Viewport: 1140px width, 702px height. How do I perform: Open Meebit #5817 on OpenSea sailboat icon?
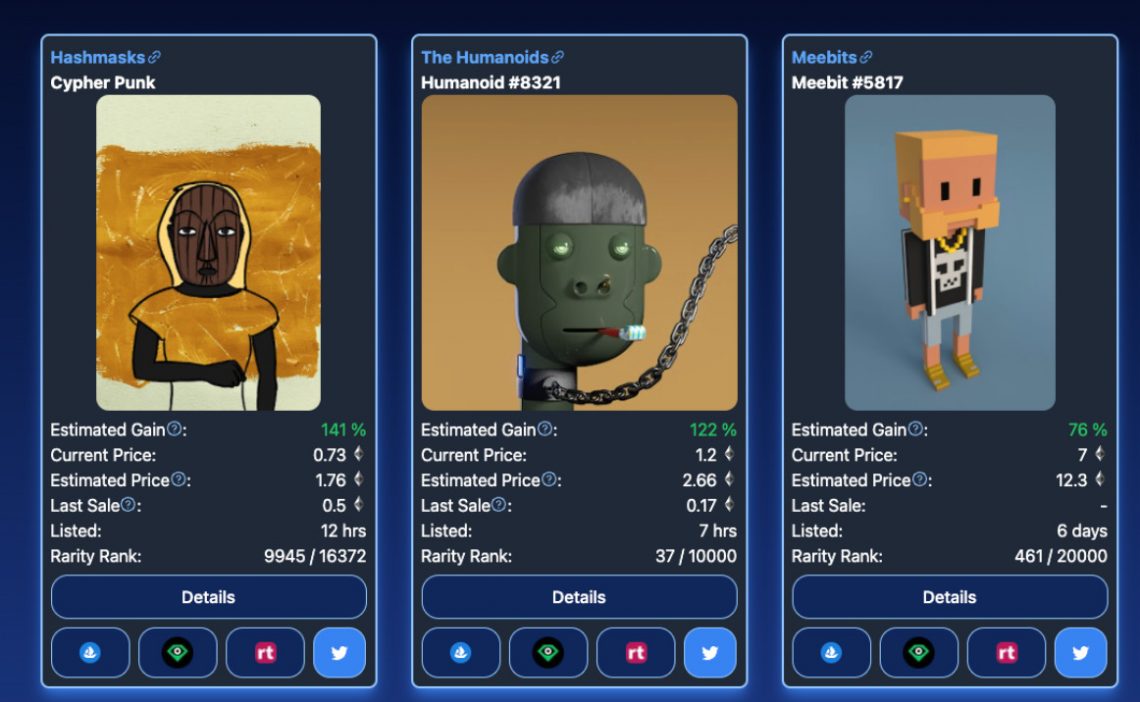pyautogui.click(x=831, y=653)
